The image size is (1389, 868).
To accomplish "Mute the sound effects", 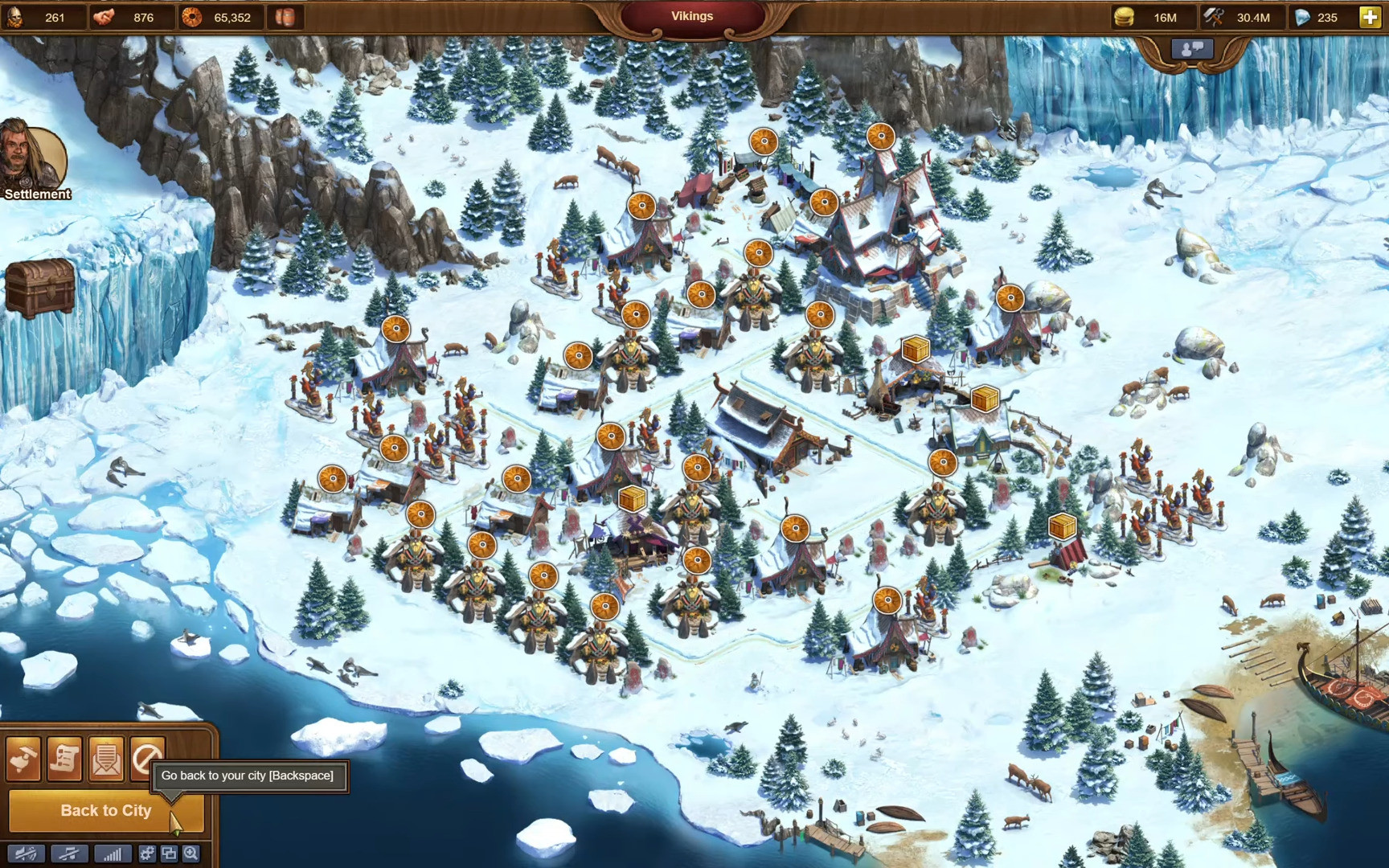I will (26, 854).
